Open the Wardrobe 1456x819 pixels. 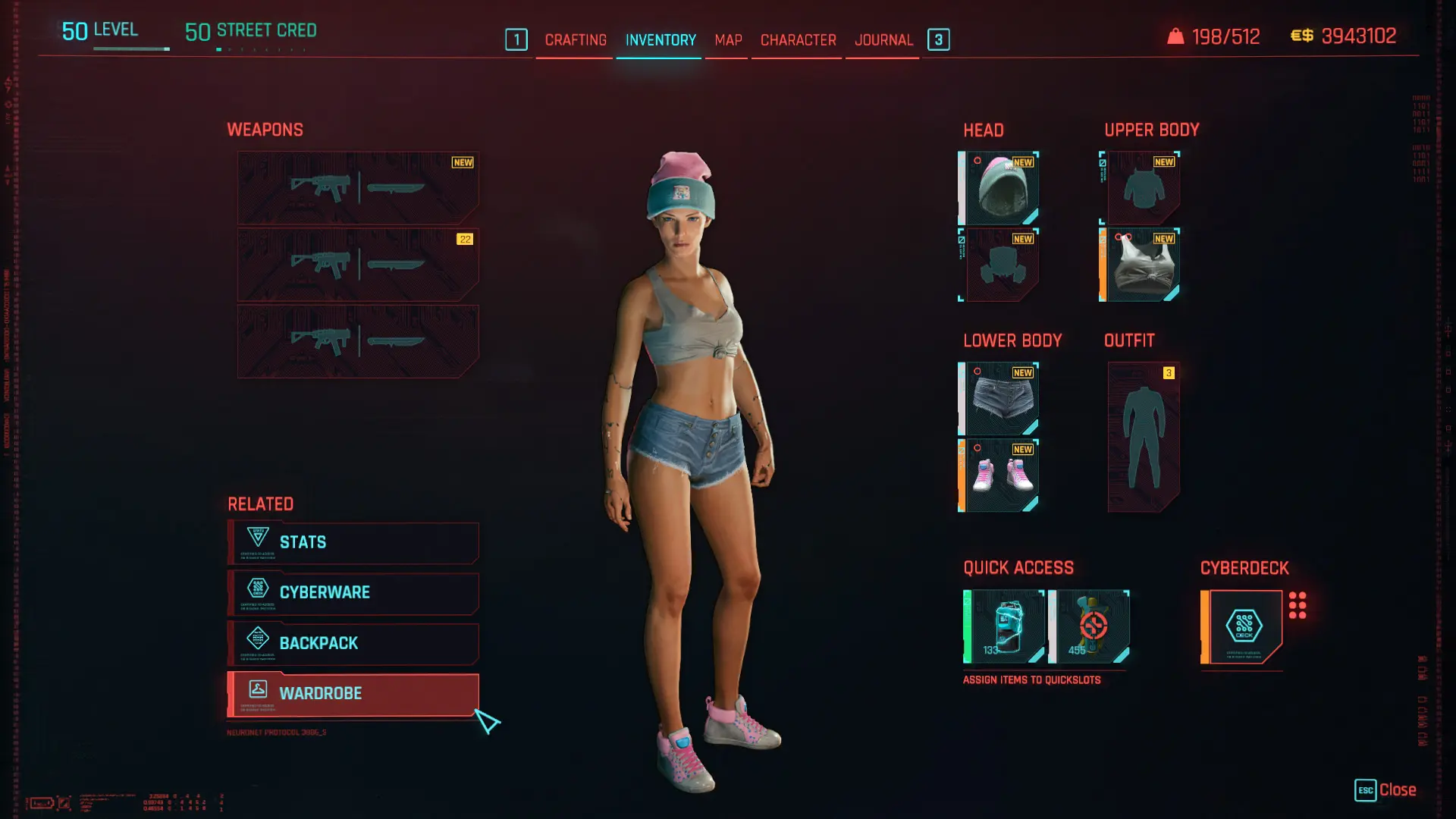point(353,693)
